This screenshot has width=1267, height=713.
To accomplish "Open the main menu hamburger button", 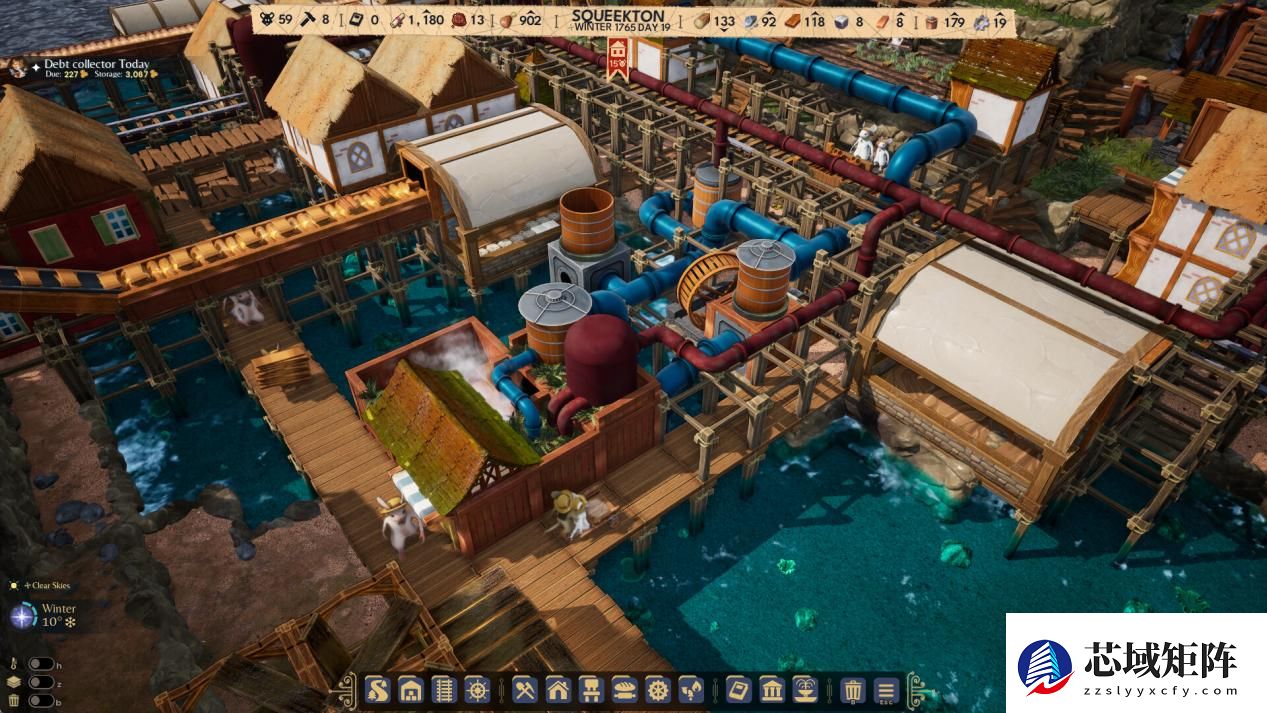I will pos(886,689).
